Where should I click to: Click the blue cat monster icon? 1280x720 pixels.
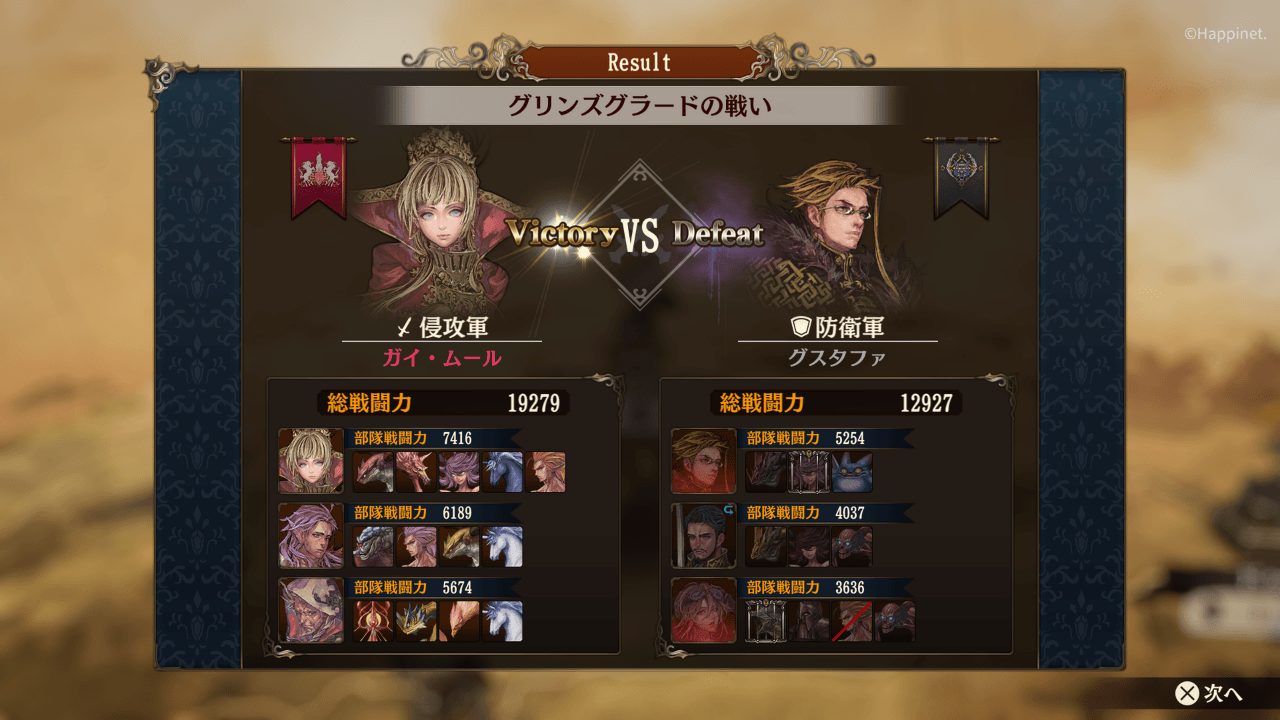pyautogui.click(x=852, y=472)
